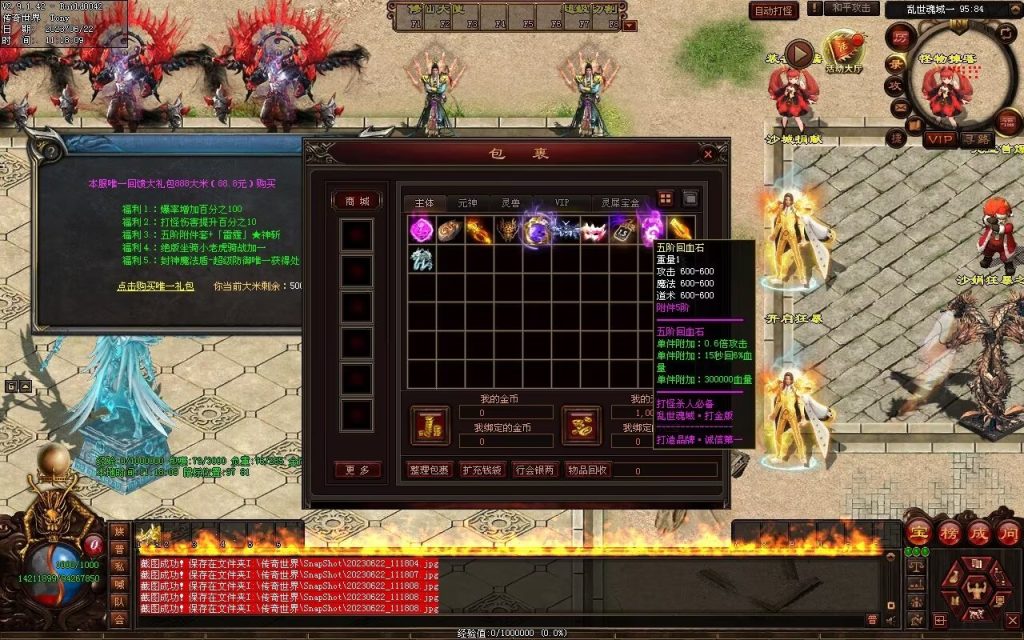Click the 物品回收 item recycle button
This screenshot has height=640, width=1024.
click(x=588, y=469)
